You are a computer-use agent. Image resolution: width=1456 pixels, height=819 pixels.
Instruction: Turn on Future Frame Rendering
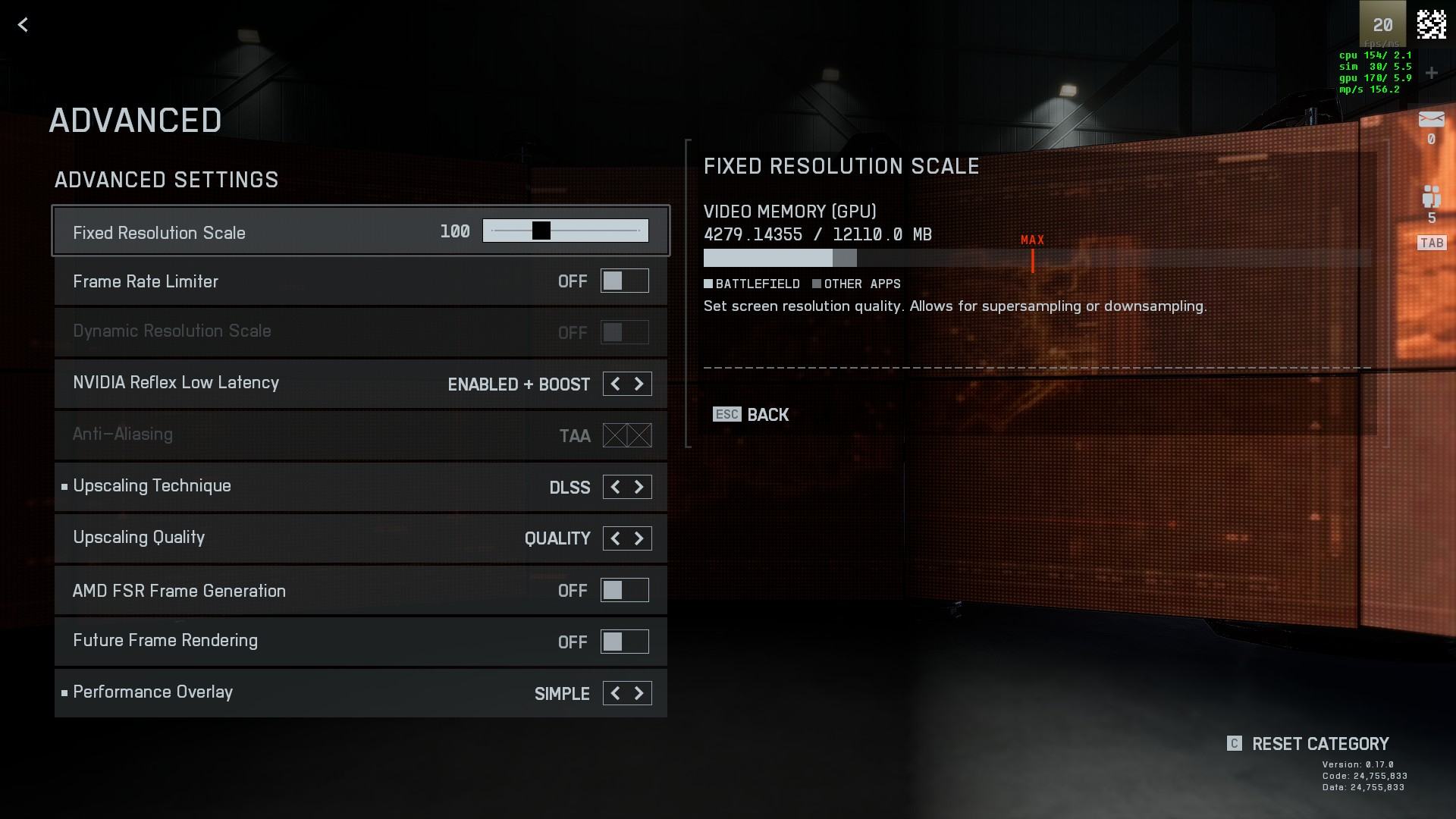[624, 642]
